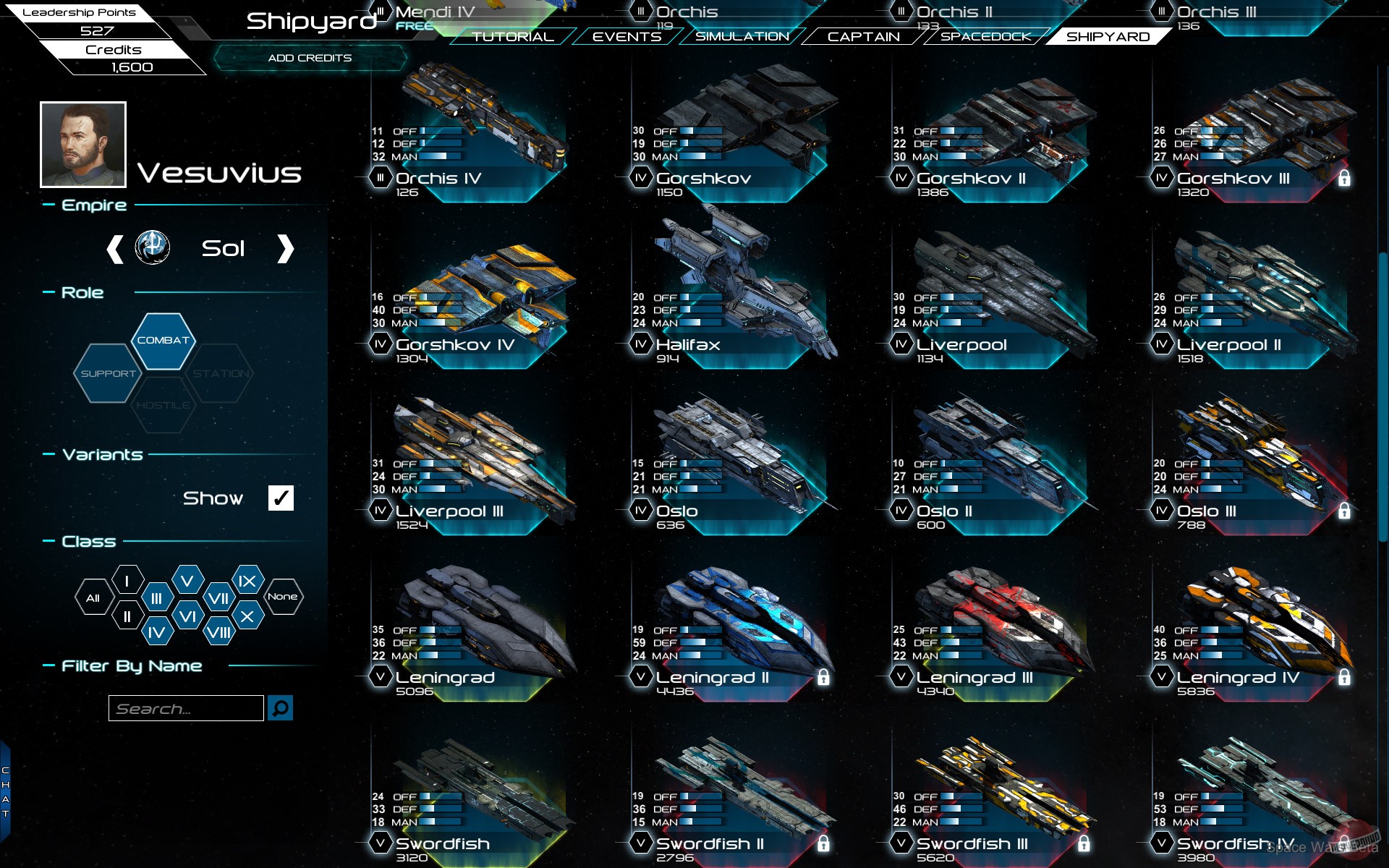The height and width of the screenshot is (868, 1389).
Task: Click the left arrow beside Sol
Action: 114,248
